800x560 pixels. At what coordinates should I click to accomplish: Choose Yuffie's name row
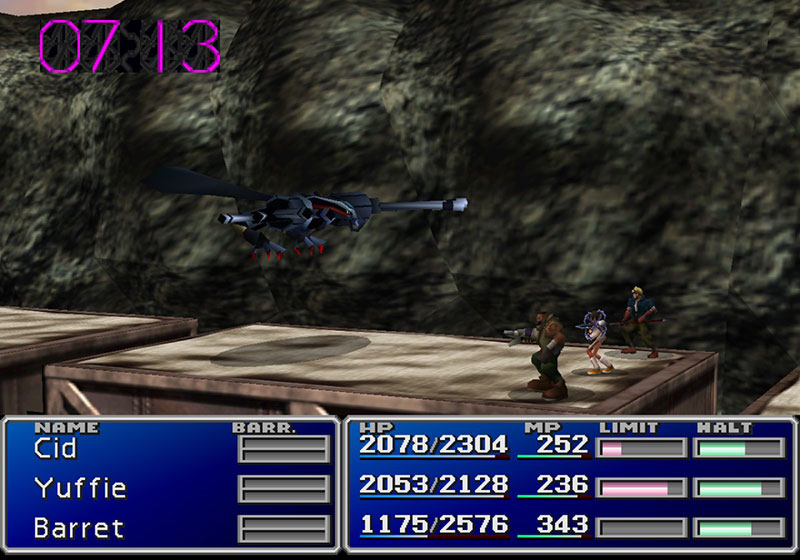point(80,488)
